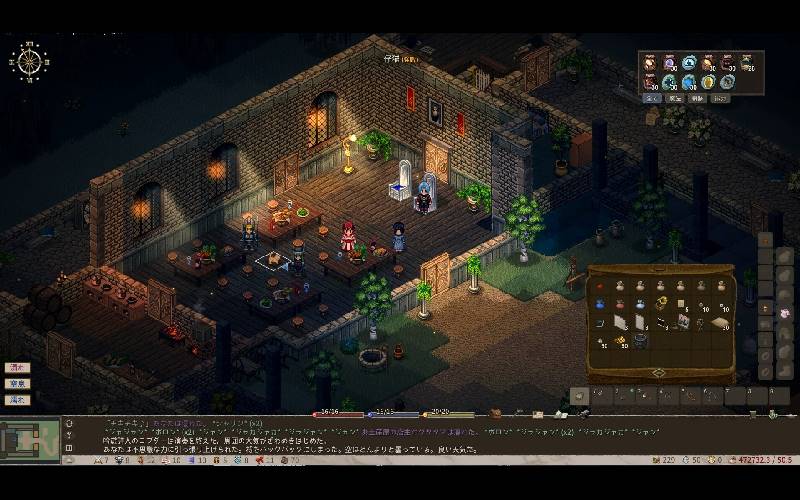Select the yellow flower item in the backpack
Screen dimensions: 800x500
(x=661, y=303)
